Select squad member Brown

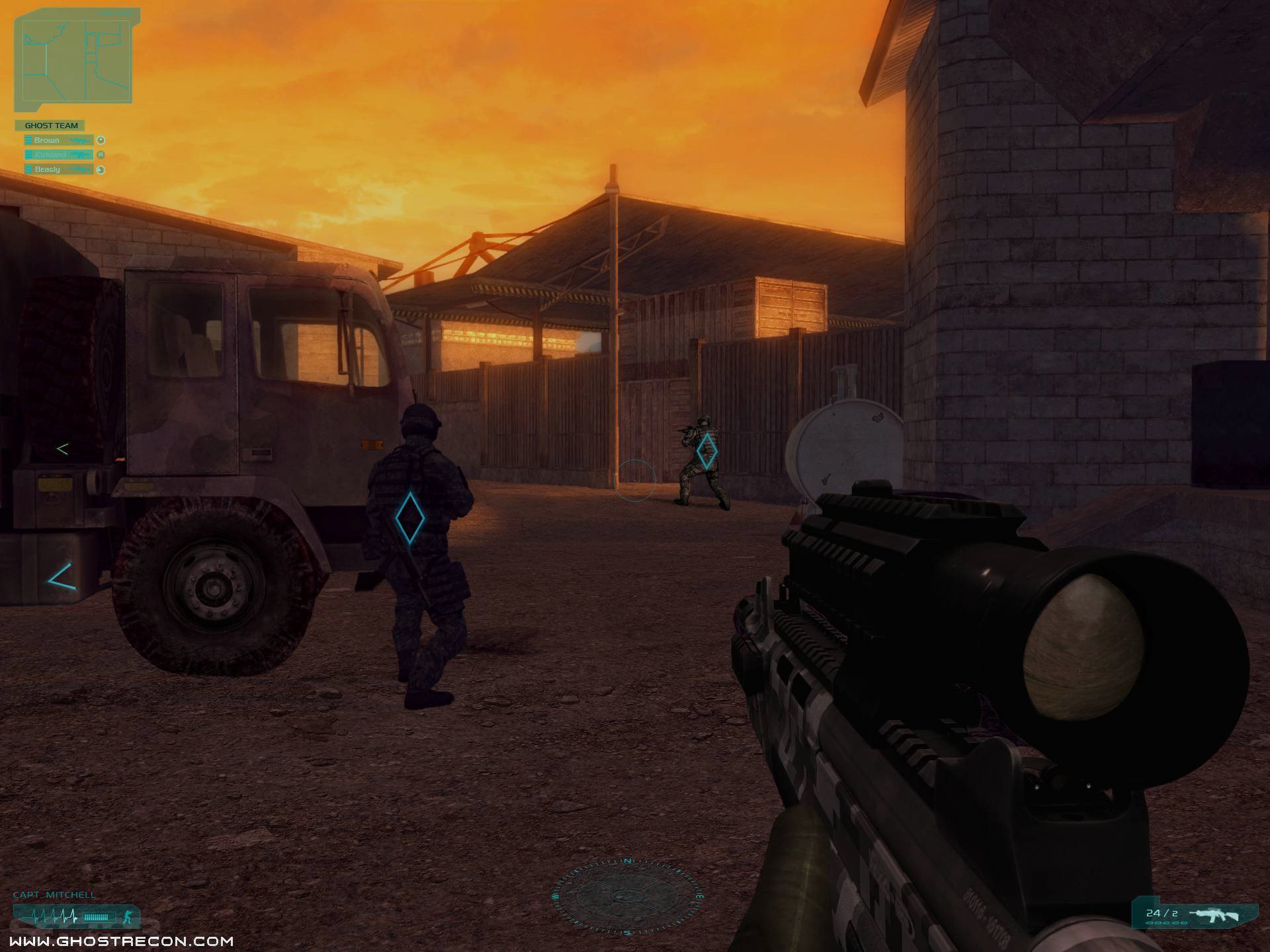click(x=58, y=140)
